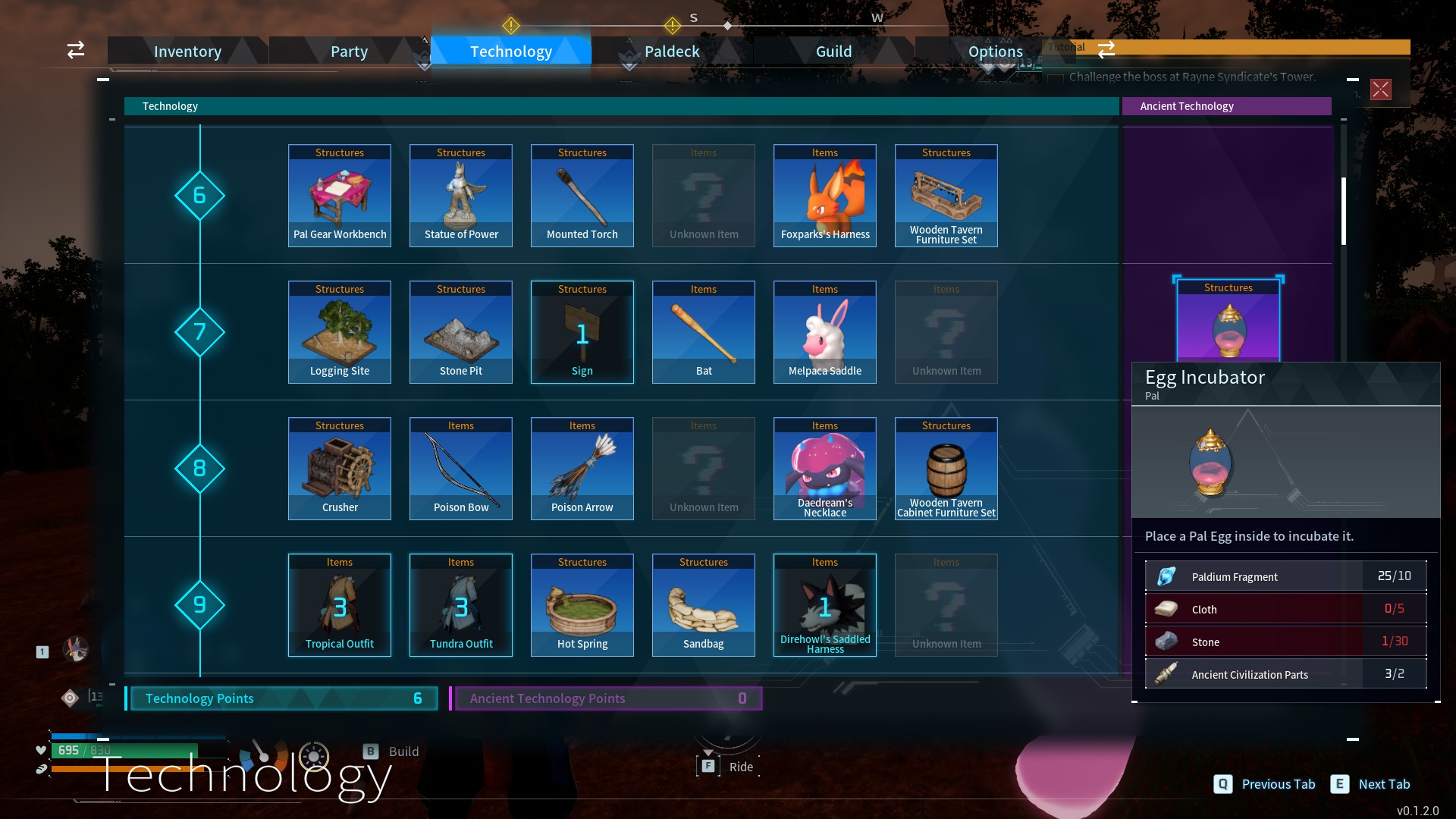Screen dimensions: 1456x819
Task: Unlock the Tropical Outfit technology
Action: pos(340,605)
